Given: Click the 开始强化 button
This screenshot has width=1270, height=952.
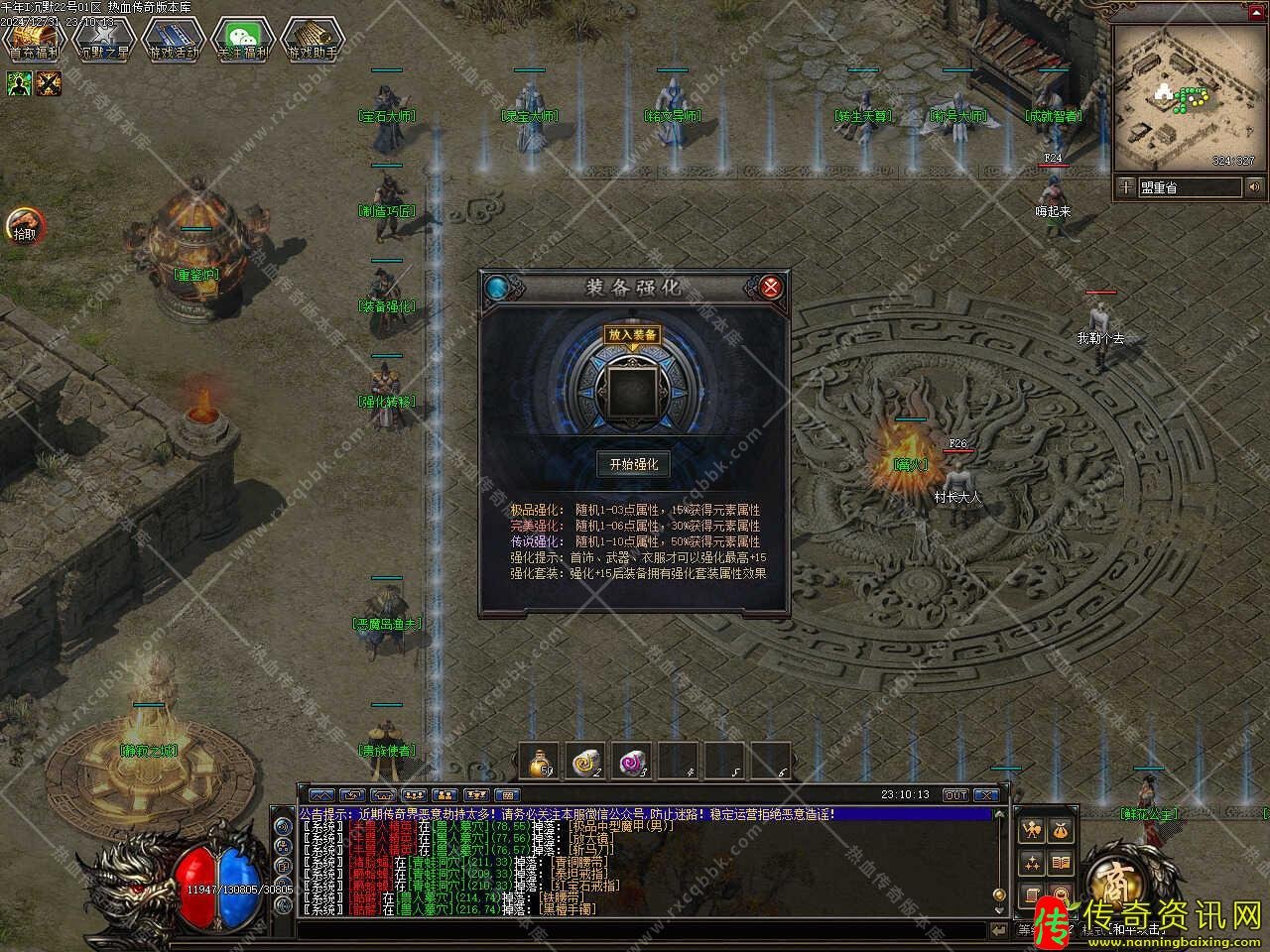Looking at the screenshot, I should tap(633, 464).
